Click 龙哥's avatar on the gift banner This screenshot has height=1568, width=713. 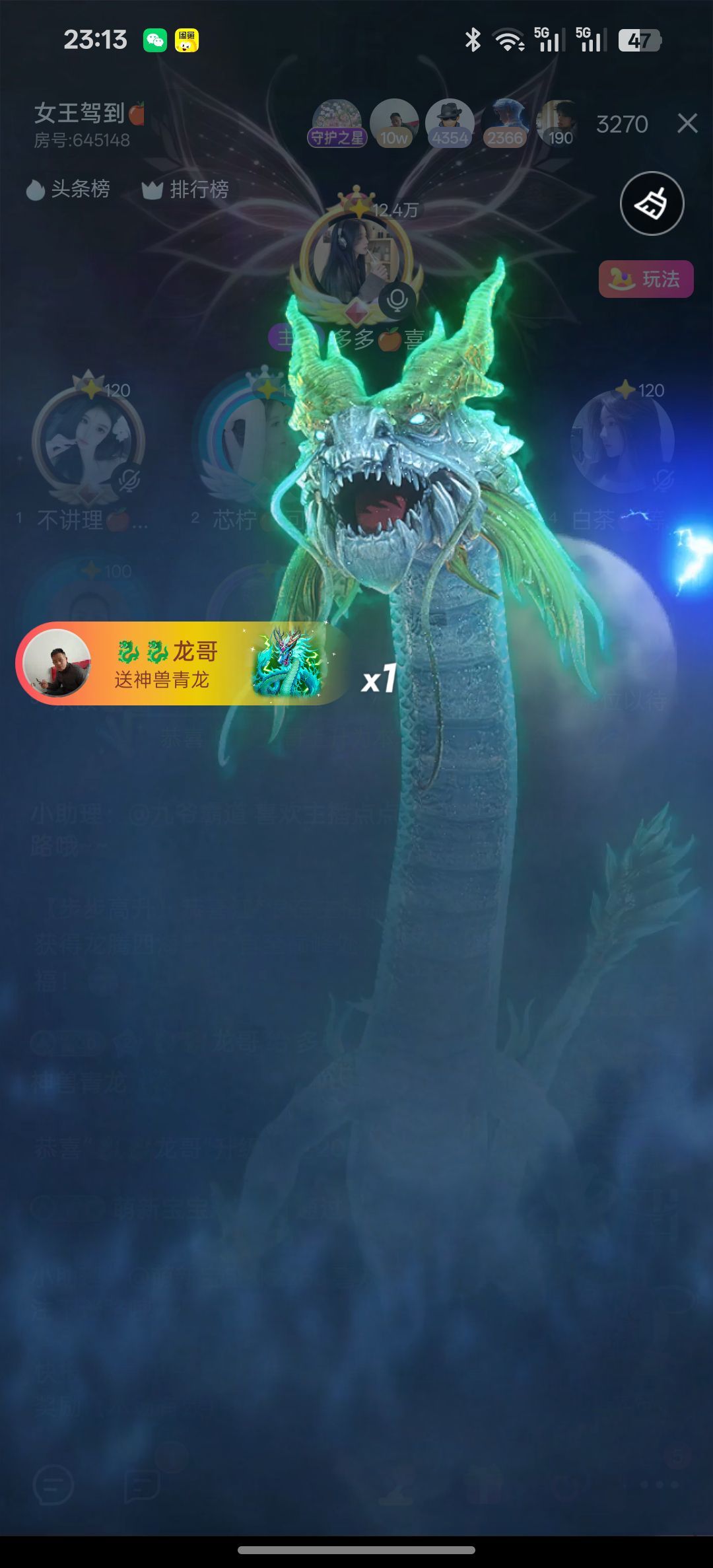coord(57,663)
